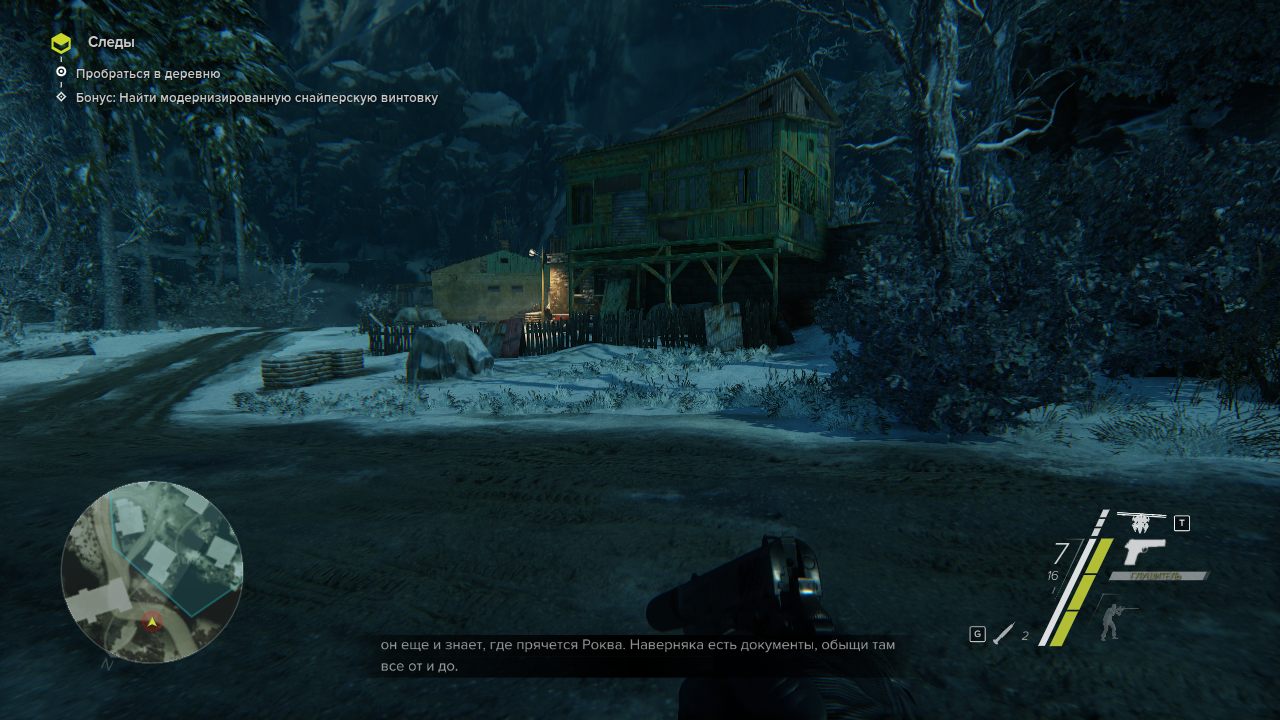Select the drone gadget icon
The height and width of the screenshot is (720, 1280).
pyautogui.click(x=1142, y=522)
